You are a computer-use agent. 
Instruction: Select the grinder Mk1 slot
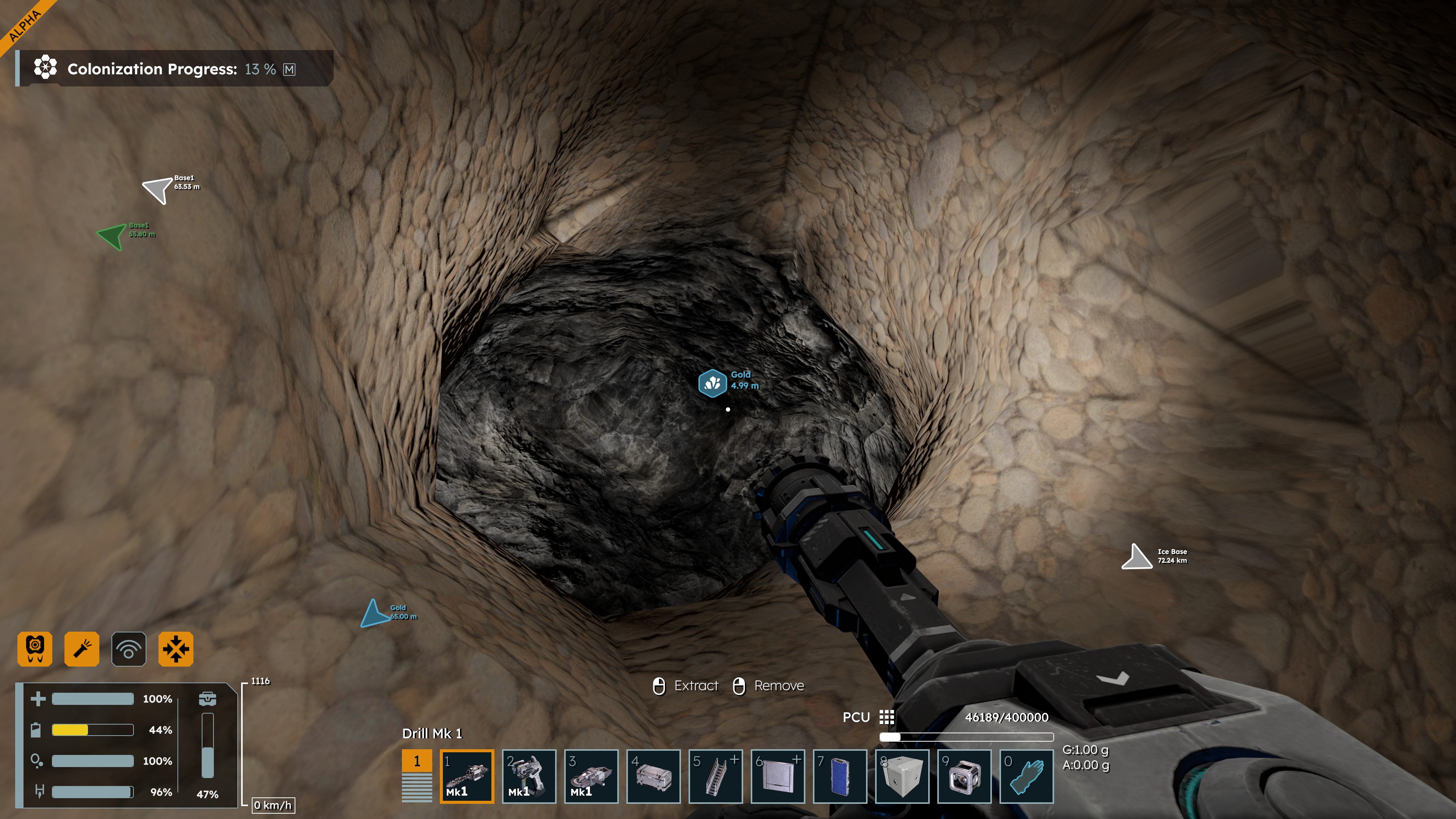click(x=591, y=776)
